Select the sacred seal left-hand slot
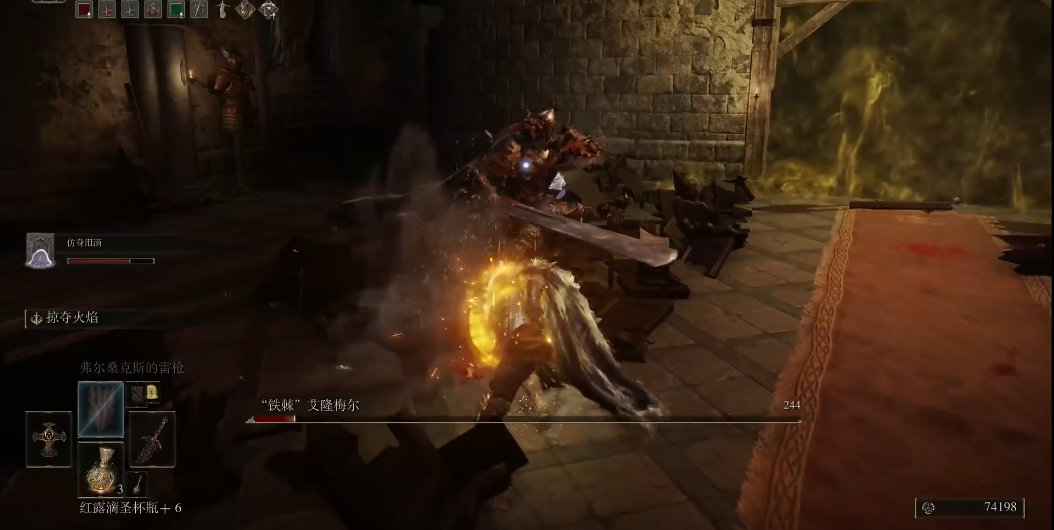Viewport: 1054px width, 530px height. (x=48, y=439)
